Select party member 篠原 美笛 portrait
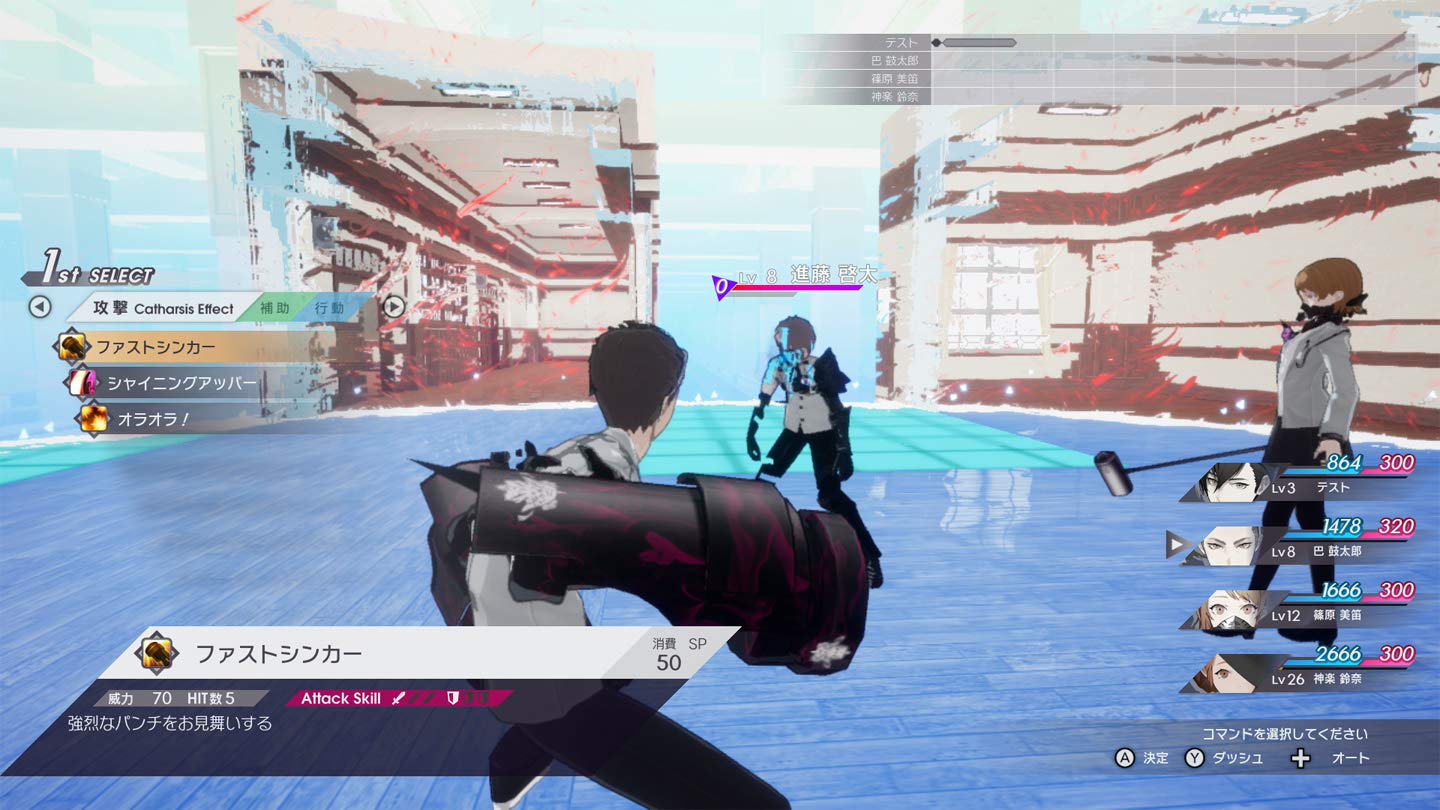 point(1231,610)
